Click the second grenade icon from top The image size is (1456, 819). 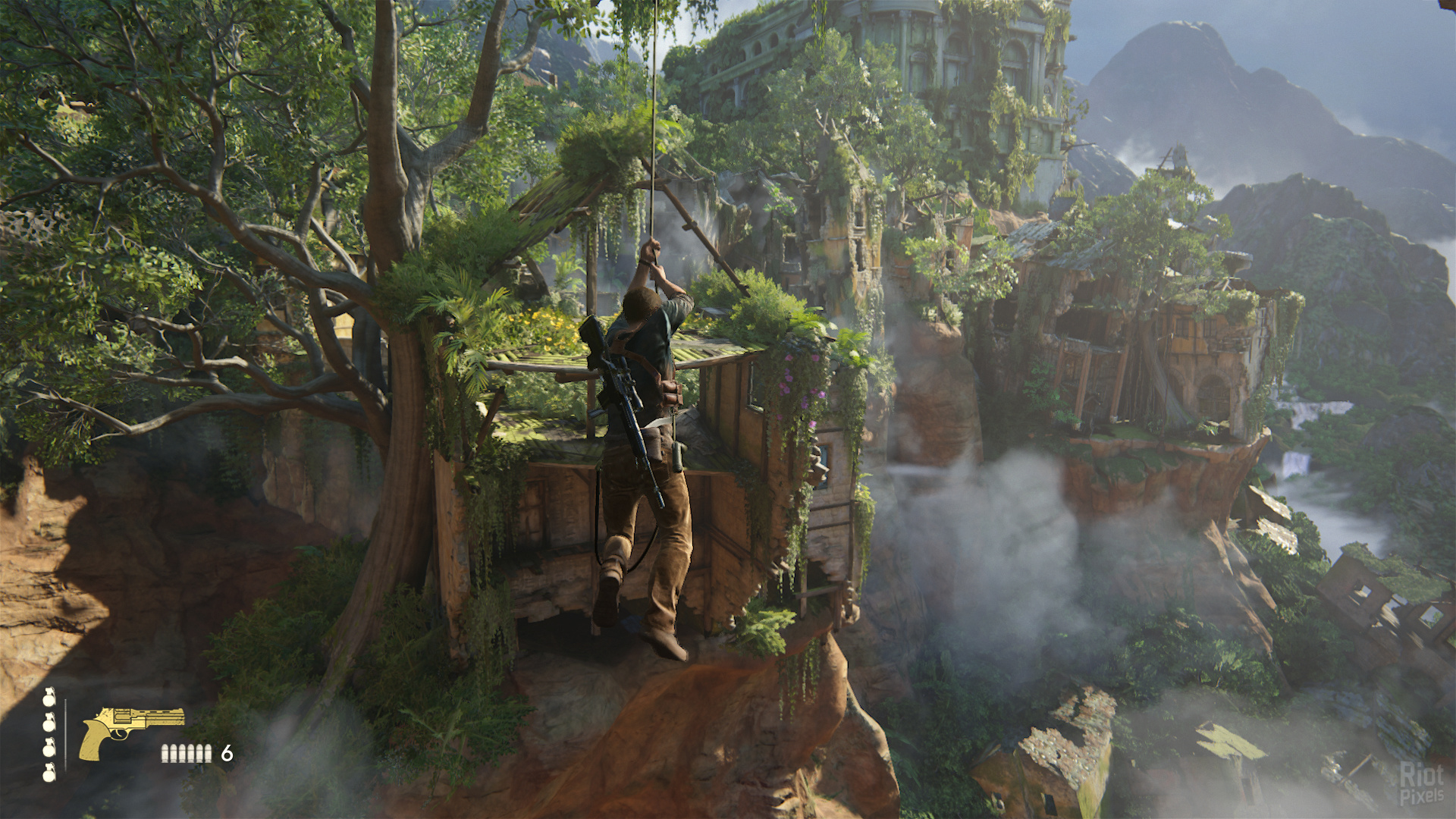pos(49,723)
